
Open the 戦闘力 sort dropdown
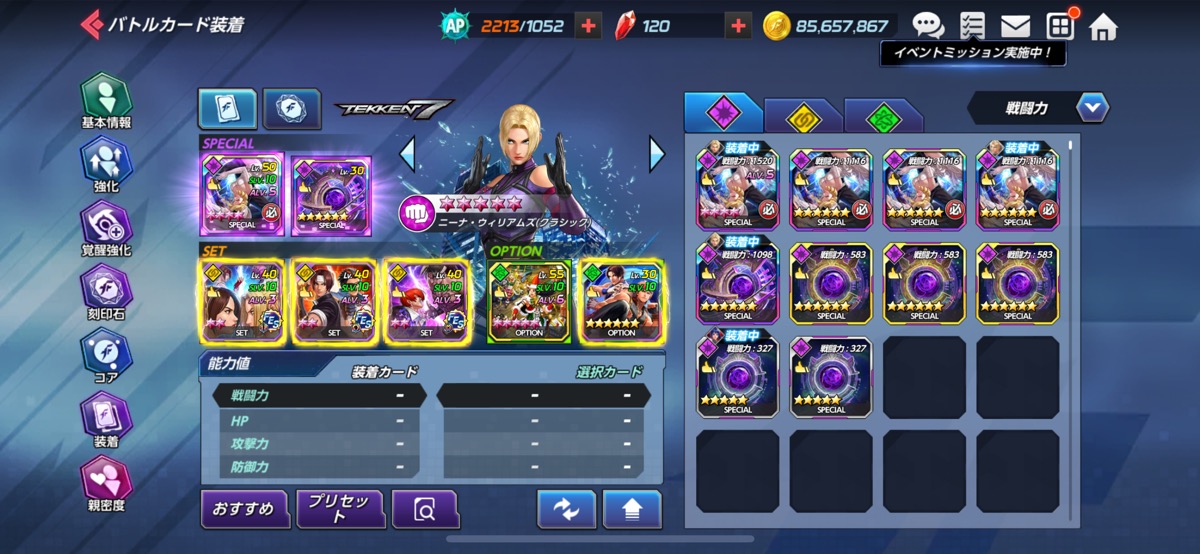1092,107
